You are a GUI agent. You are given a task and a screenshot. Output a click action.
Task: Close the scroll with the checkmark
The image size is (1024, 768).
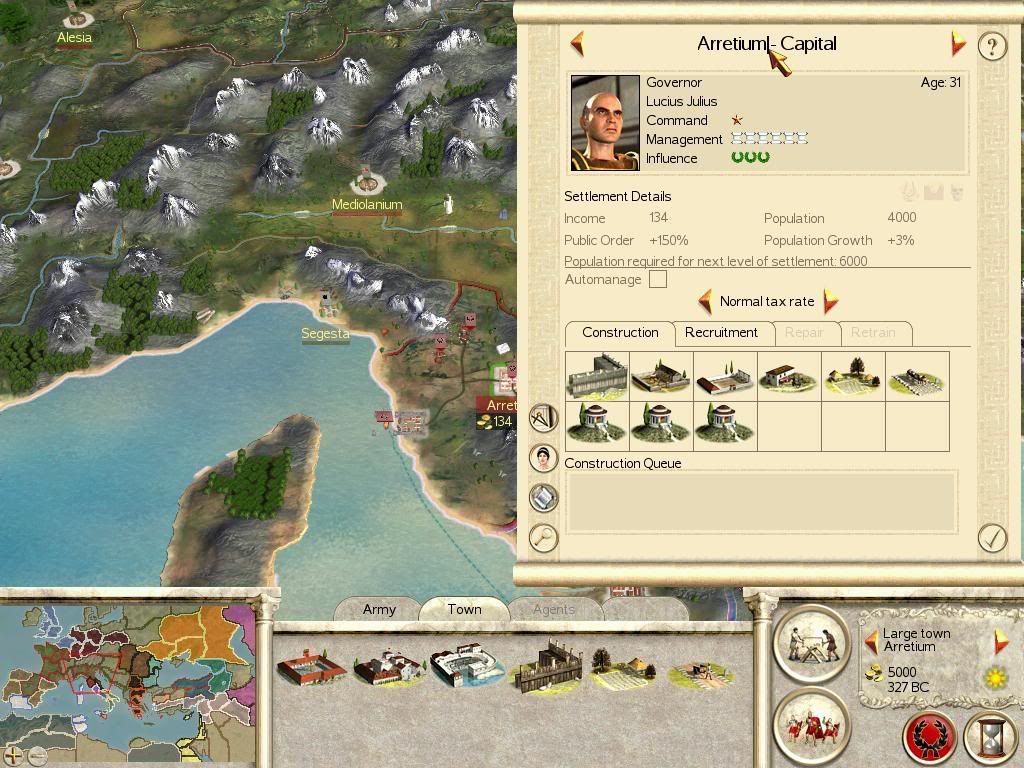click(991, 538)
